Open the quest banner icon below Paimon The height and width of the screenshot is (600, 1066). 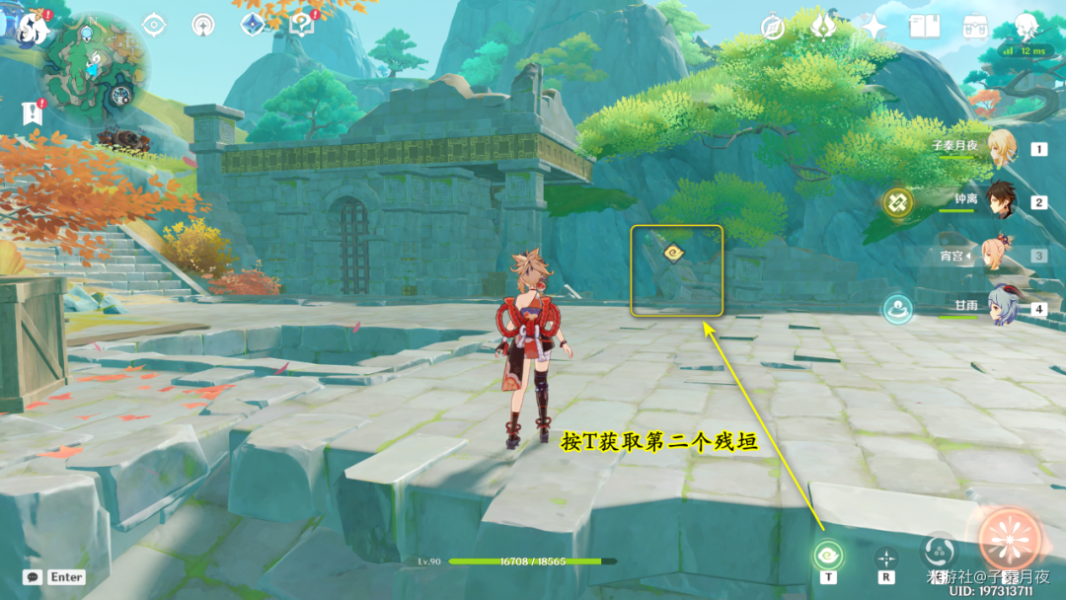click(x=33, y=111)
